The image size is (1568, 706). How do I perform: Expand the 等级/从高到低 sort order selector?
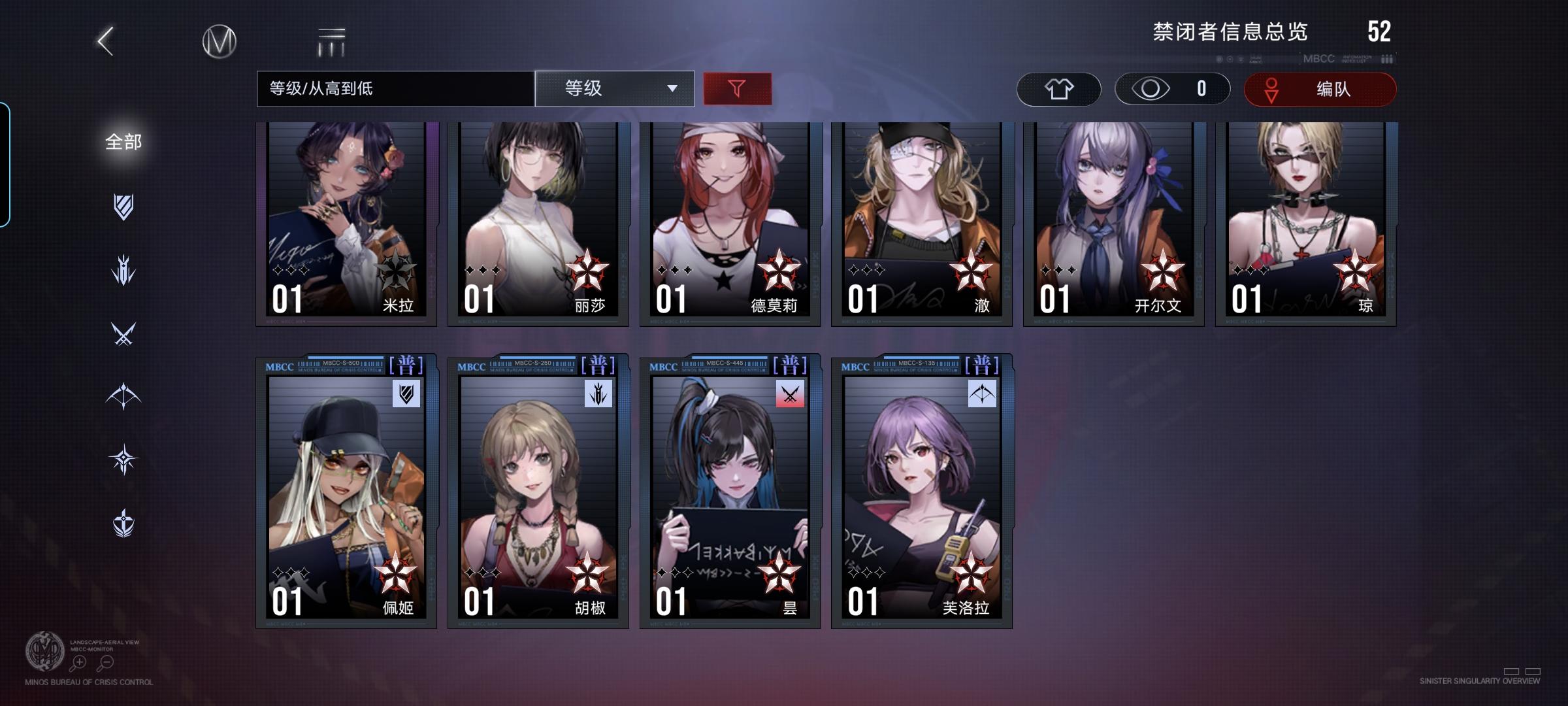coord(395,88)
